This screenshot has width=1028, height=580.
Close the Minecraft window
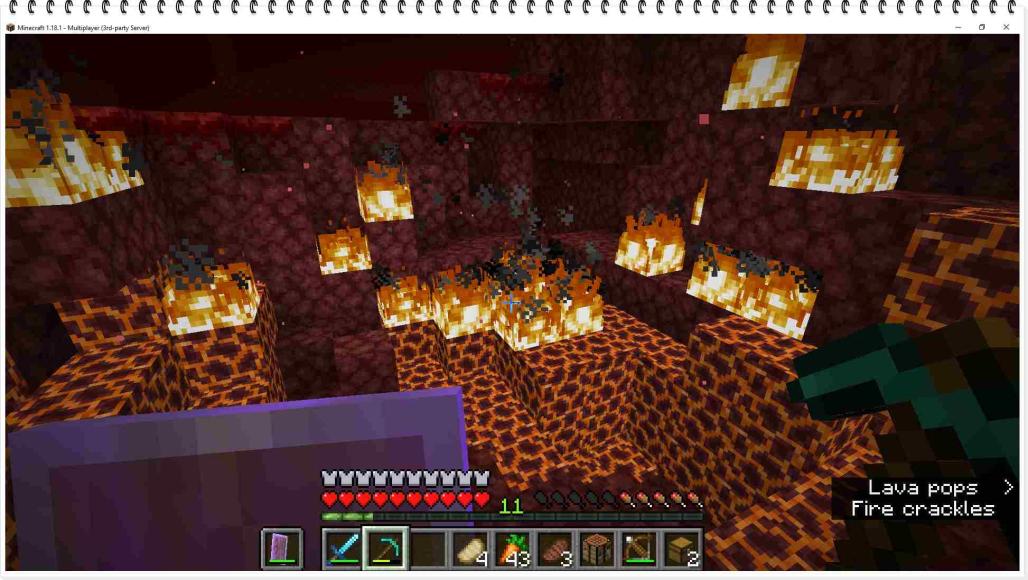click(1006, 27)
